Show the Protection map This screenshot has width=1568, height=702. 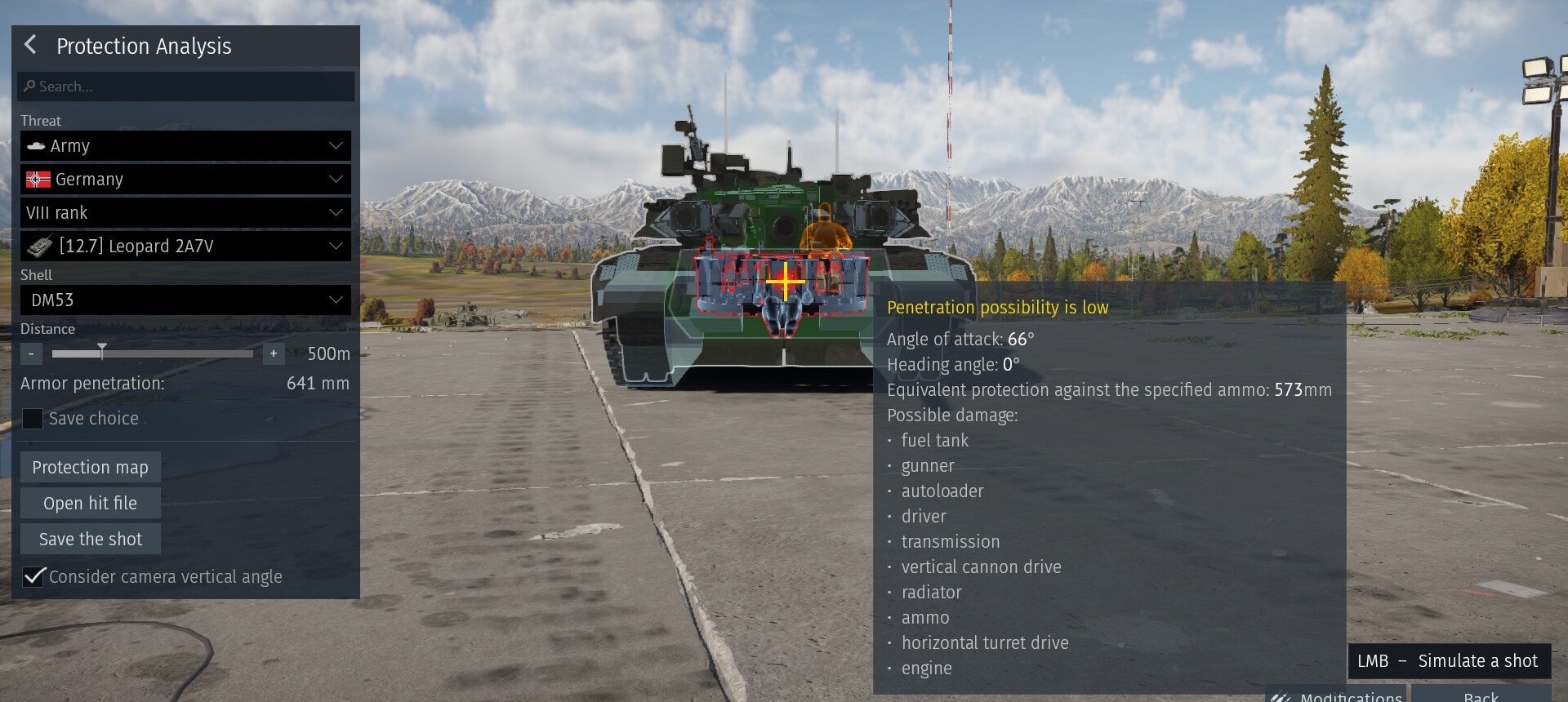90,468
